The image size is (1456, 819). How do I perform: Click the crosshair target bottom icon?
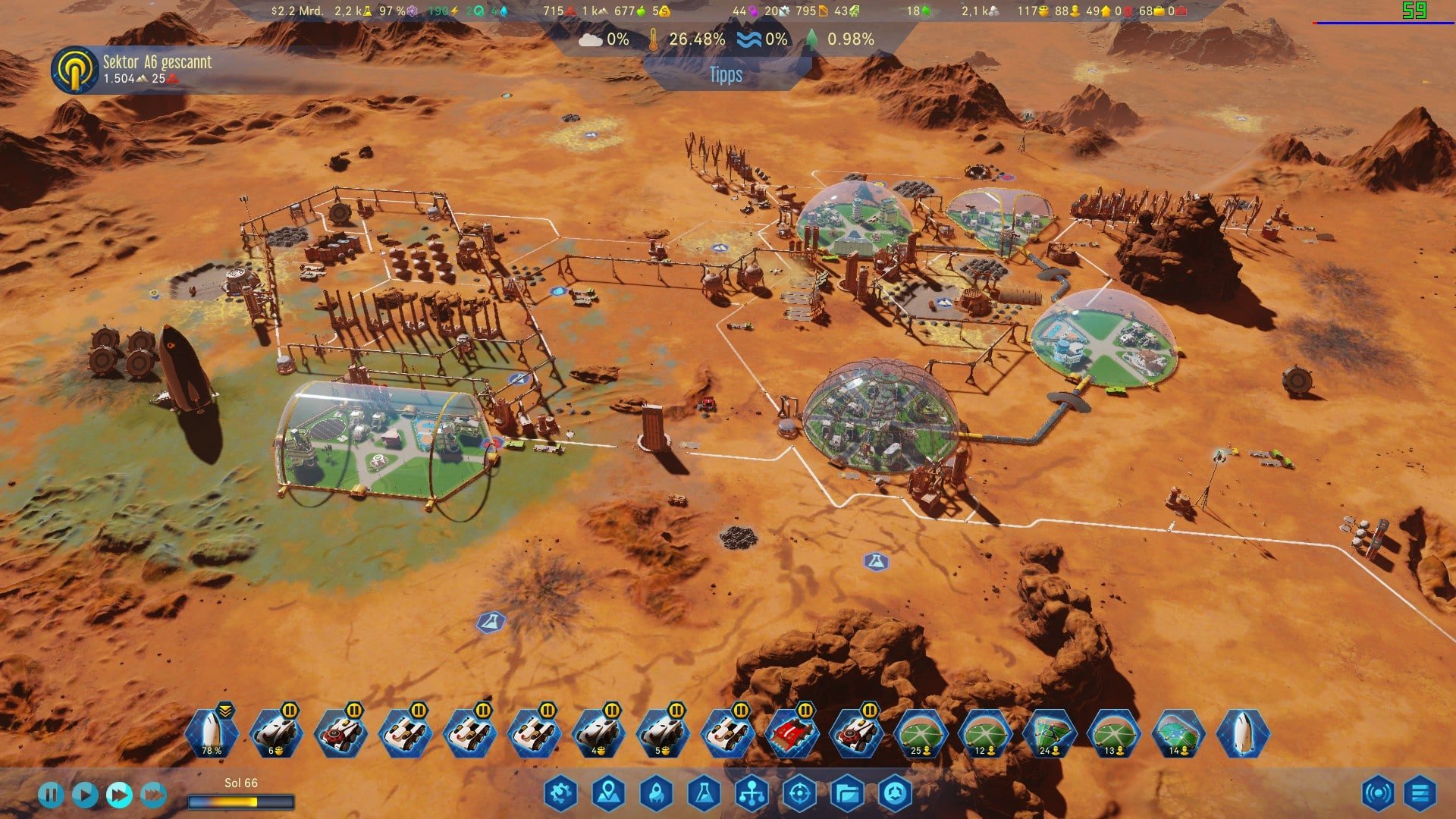[x=799, y=793]
